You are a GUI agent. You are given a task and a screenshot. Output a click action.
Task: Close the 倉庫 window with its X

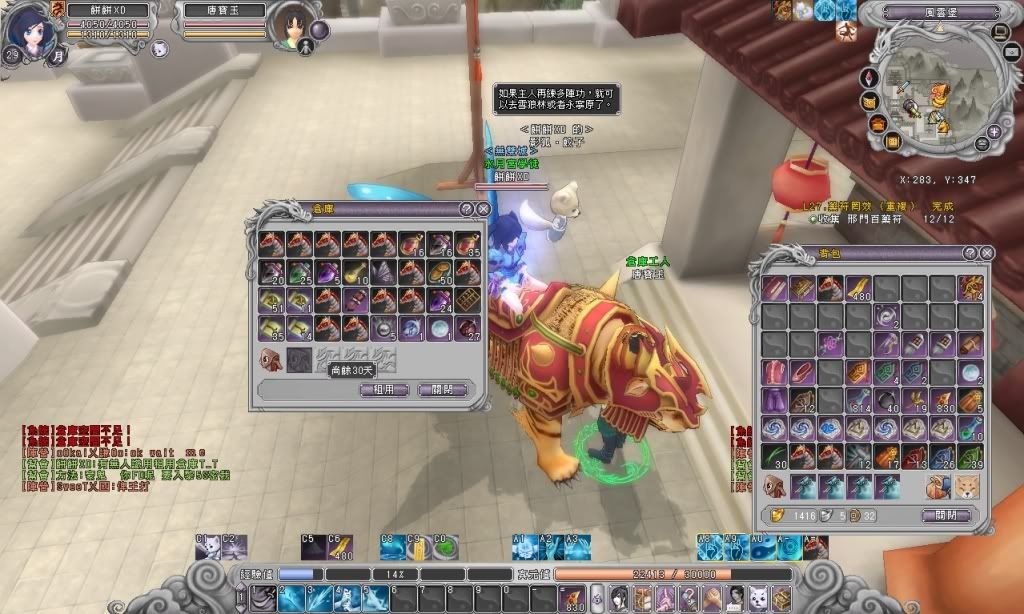[x=483, y=209]
